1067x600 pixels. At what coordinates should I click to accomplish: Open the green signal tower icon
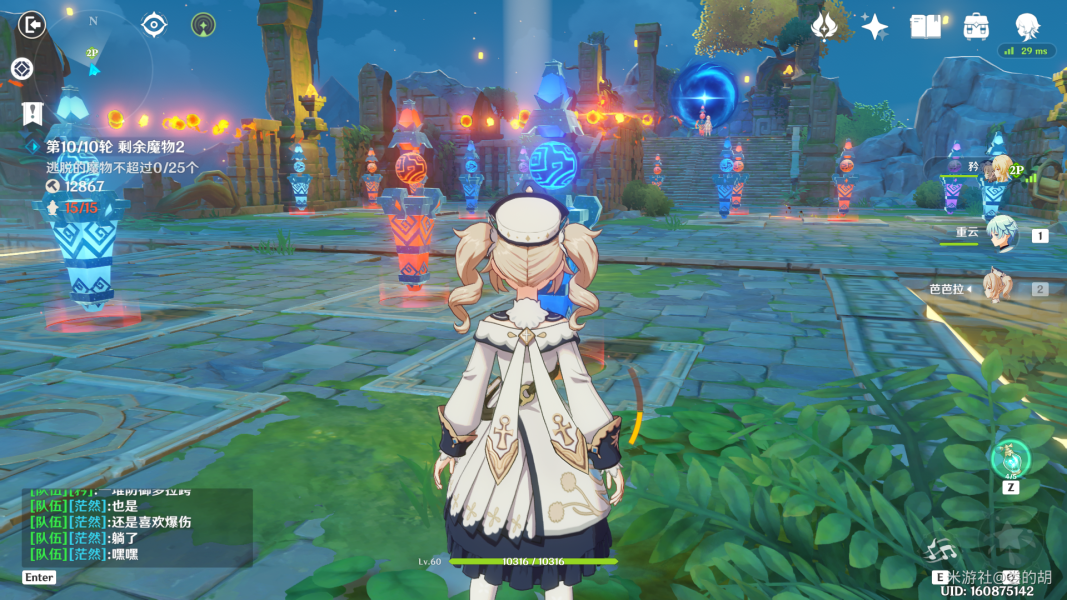coord(203,24)
